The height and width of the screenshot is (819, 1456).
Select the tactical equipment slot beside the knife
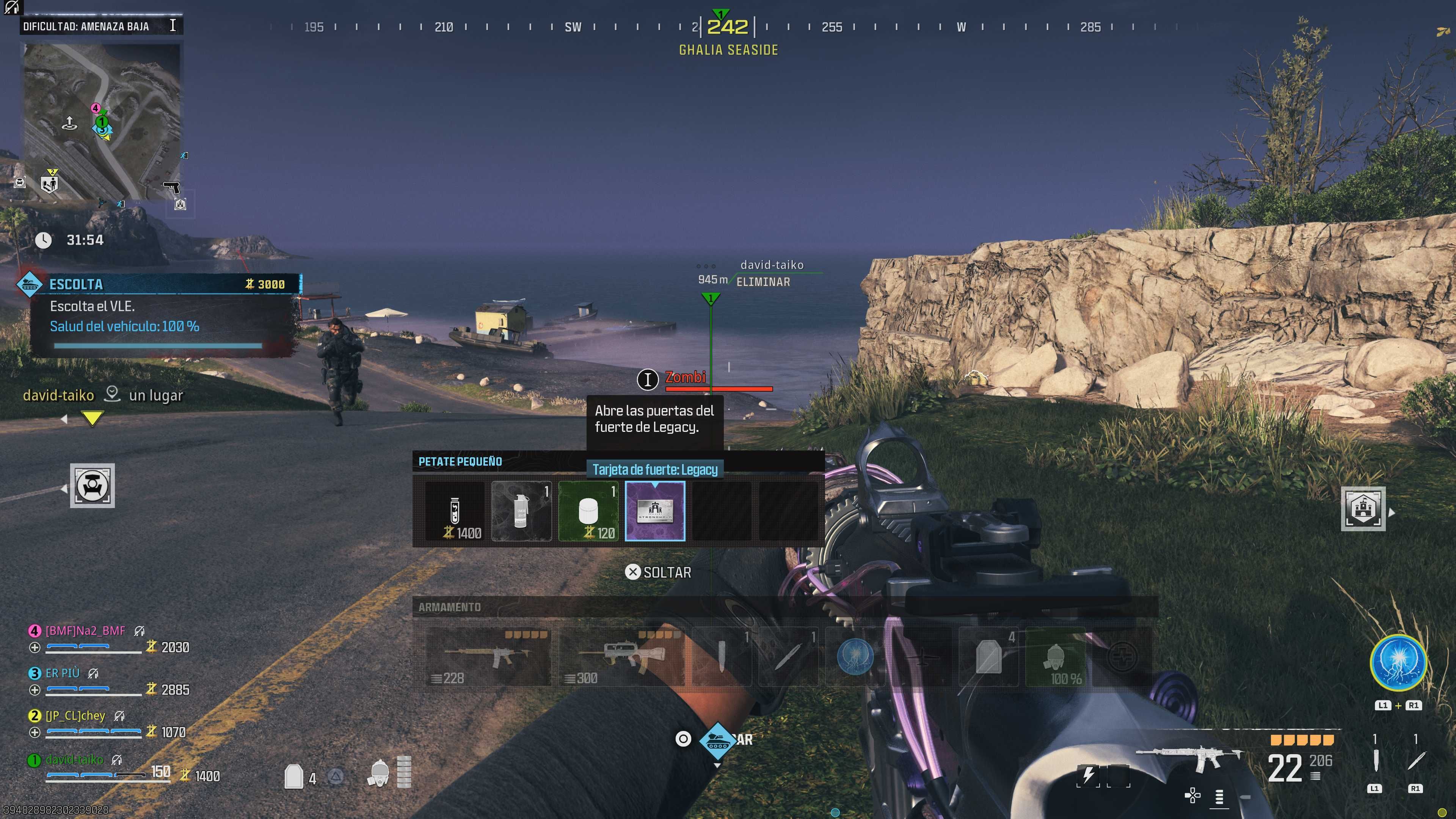[x=721, y=656]
